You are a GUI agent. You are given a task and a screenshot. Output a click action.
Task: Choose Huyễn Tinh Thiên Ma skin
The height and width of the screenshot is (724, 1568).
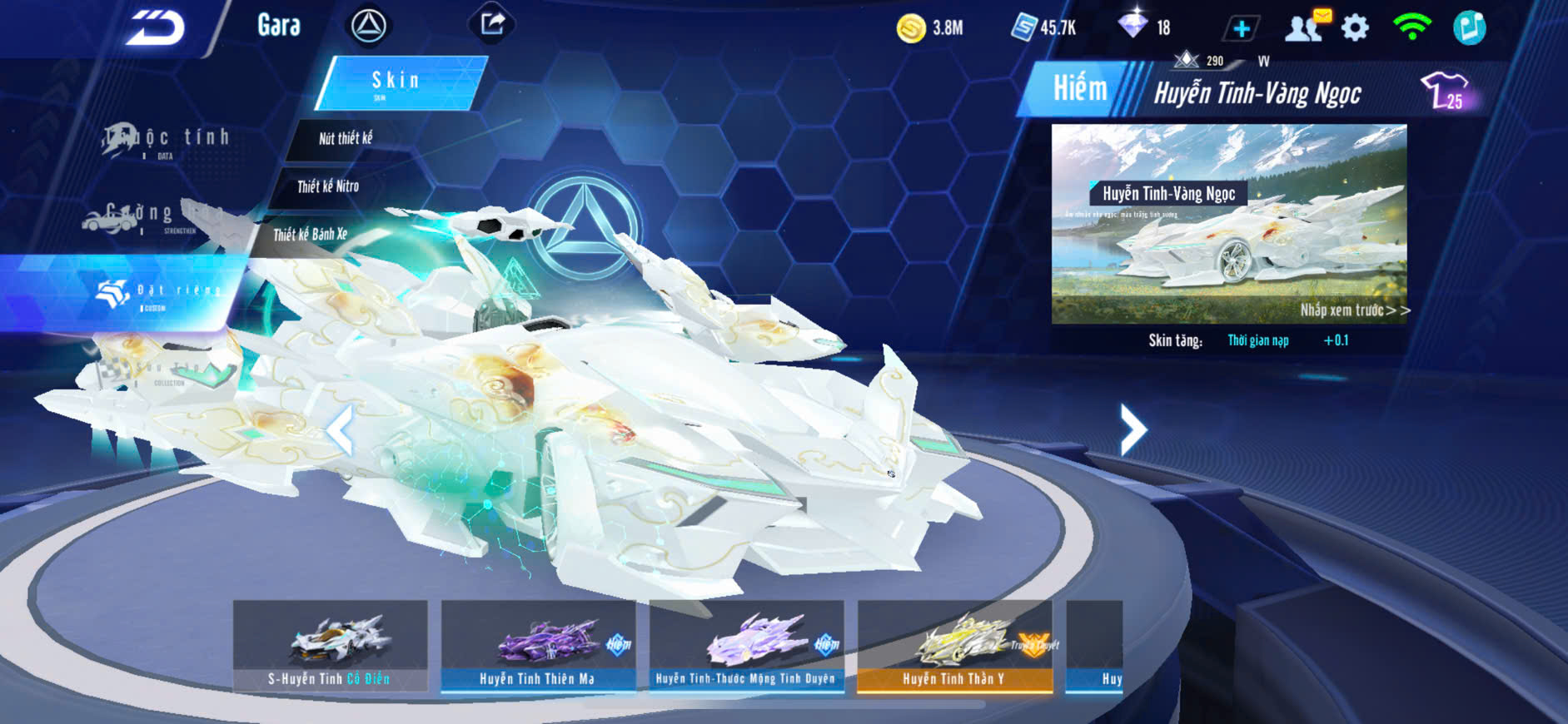coord(538,646)
